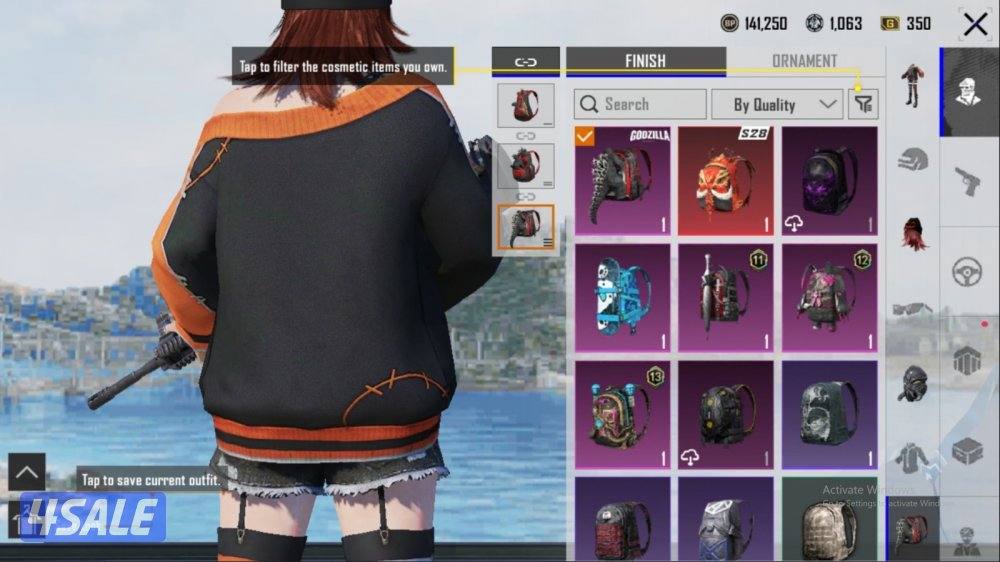Save current outfit with the arrow button
1000x562 pixels.
coord(27,471)
